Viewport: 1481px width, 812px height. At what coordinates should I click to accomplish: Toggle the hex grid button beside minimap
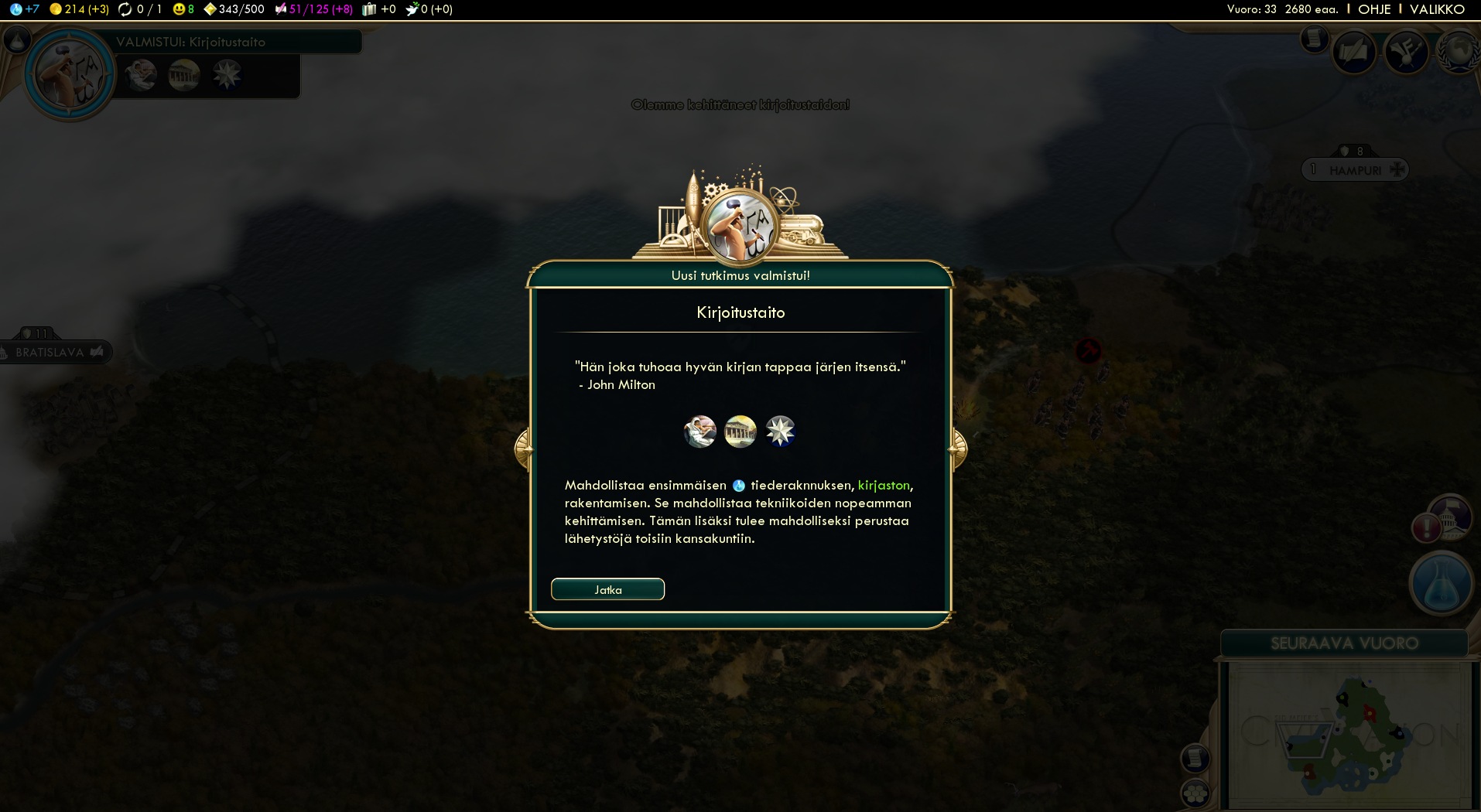tap(1195, 793)
